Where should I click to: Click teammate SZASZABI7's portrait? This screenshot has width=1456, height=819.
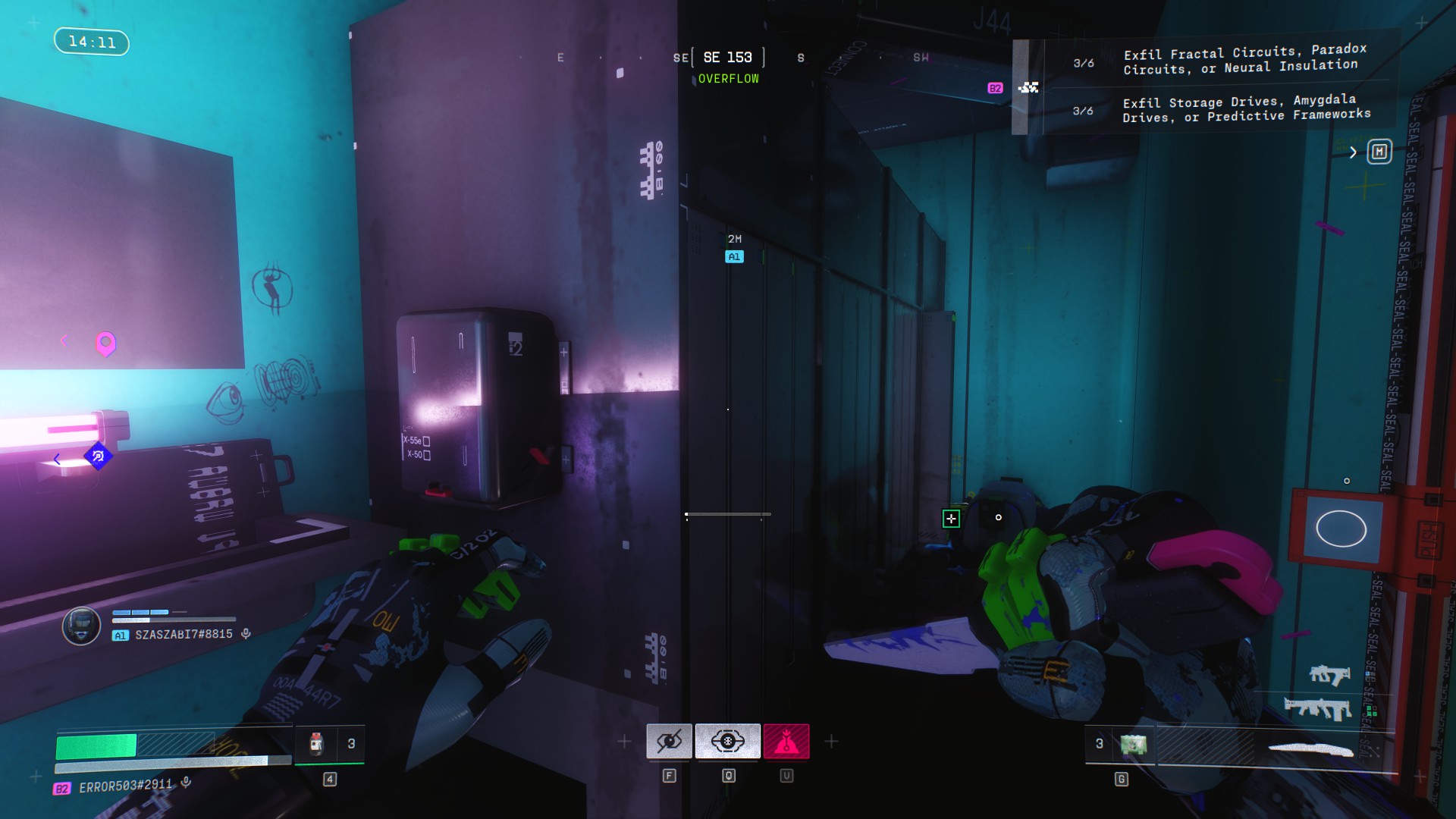pos(81,626)
